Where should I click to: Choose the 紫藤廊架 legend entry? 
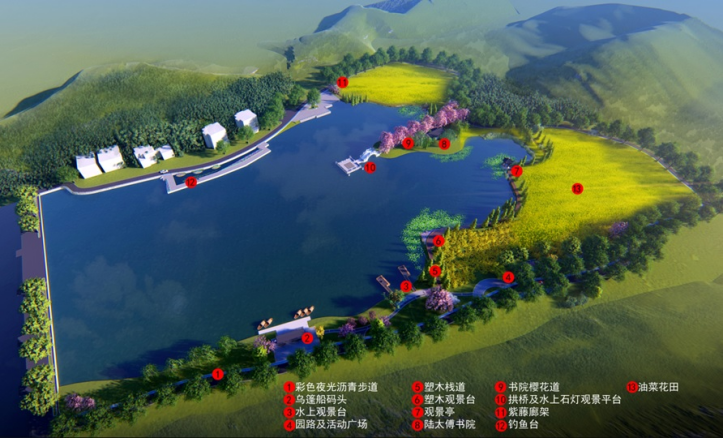pos(529,411)
